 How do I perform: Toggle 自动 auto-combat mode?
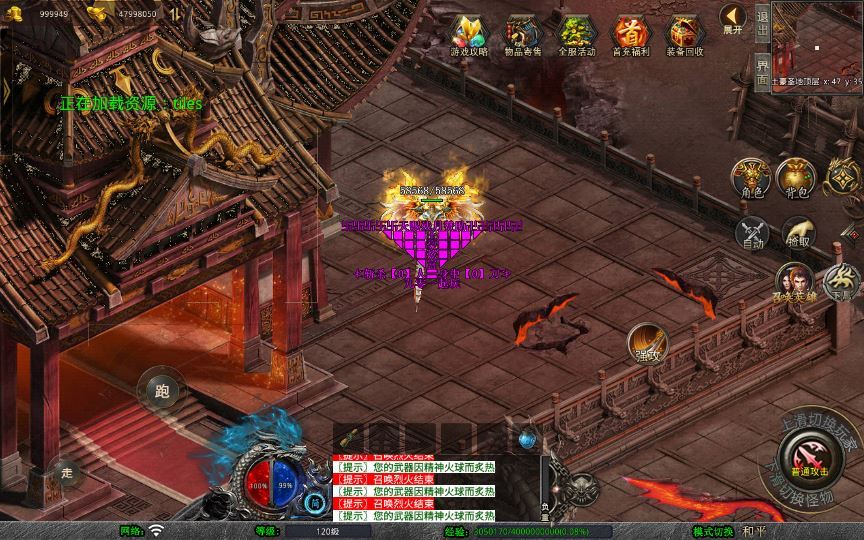click(x=751, y=232)
